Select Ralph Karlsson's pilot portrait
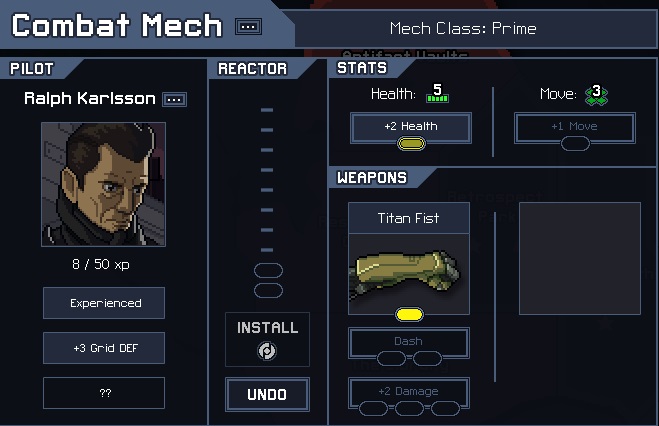The image size is (659, 426). (103, 185)
